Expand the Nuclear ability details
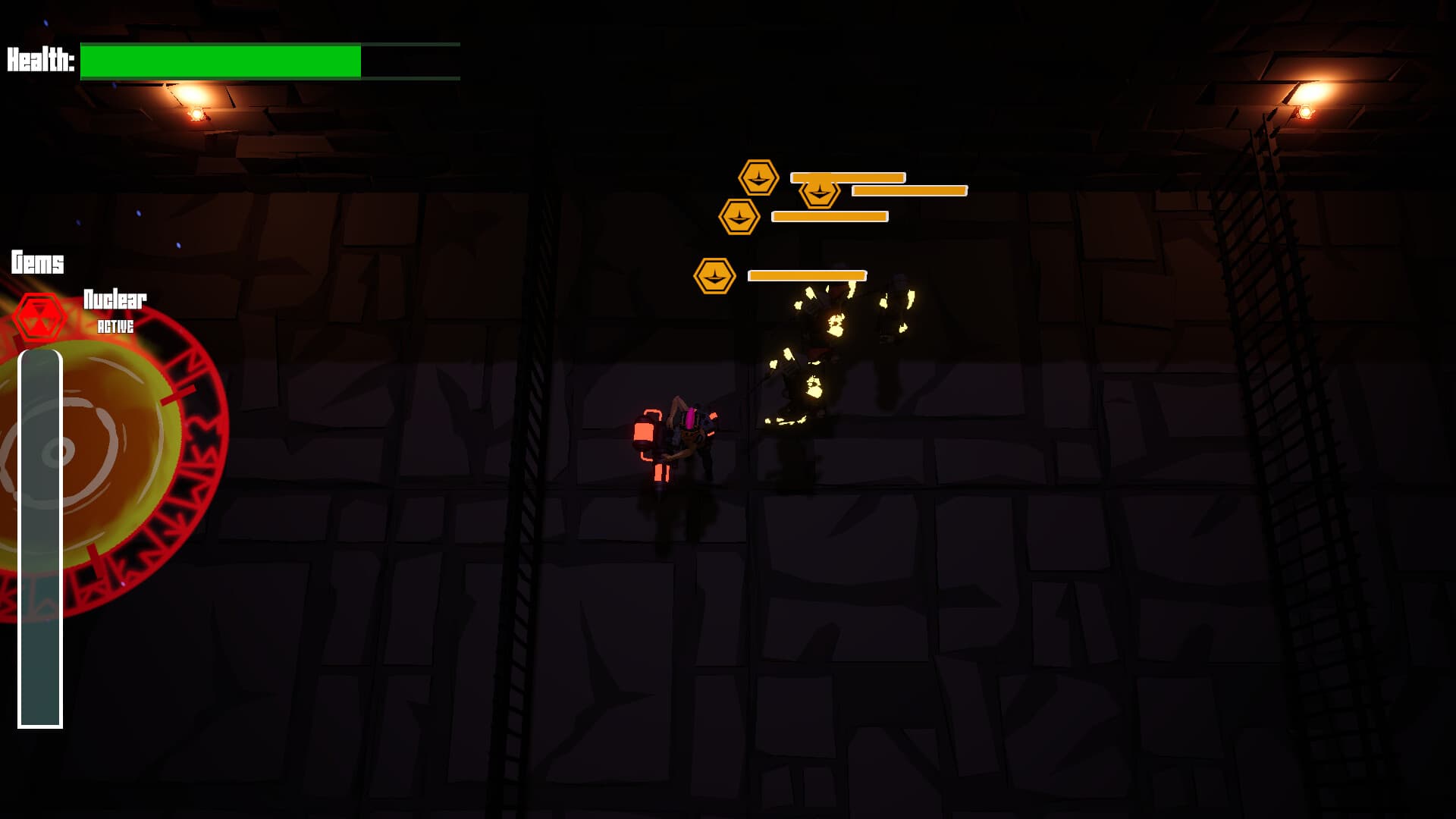This screenshot has height=819, width=1456. pos(114,301)
